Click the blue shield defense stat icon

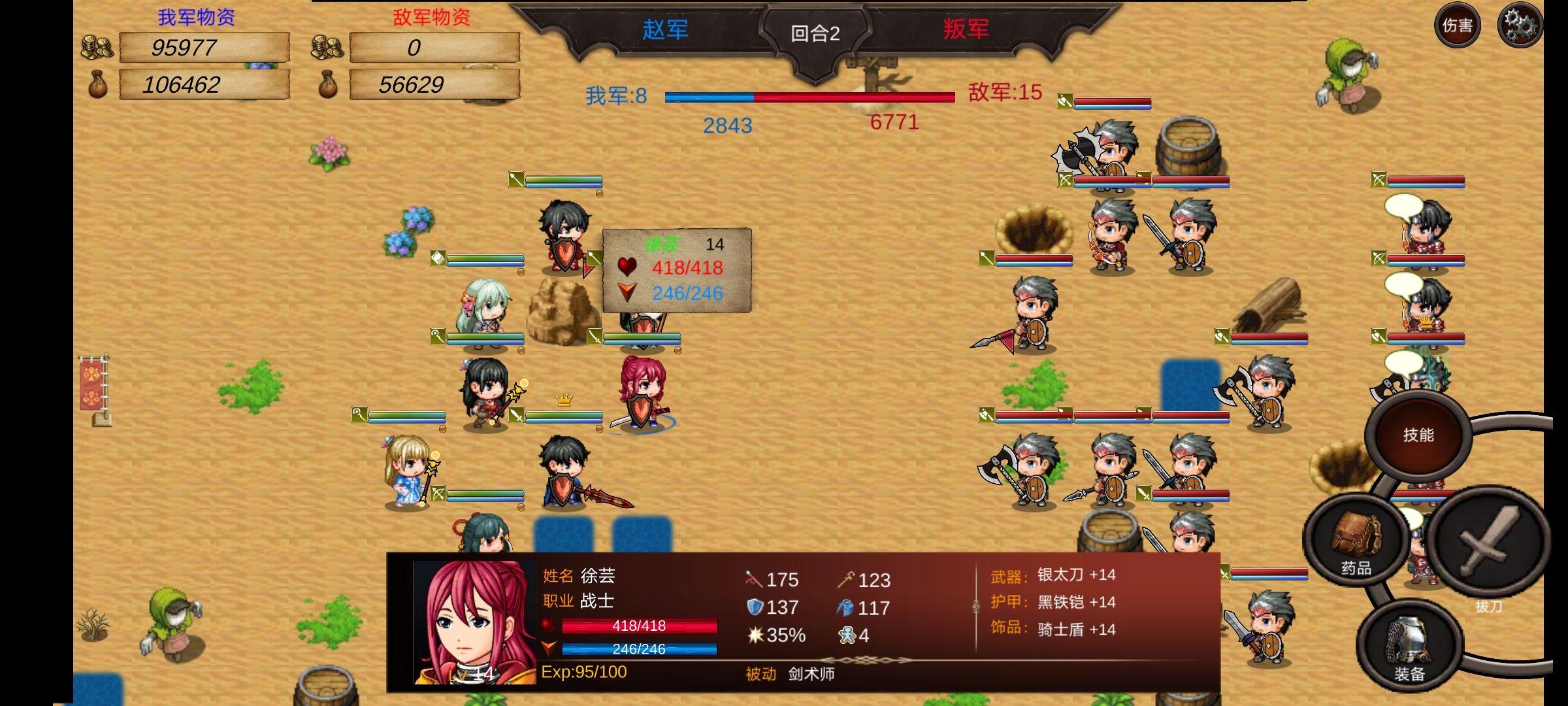pyautogui.click(x=757, y=607)
